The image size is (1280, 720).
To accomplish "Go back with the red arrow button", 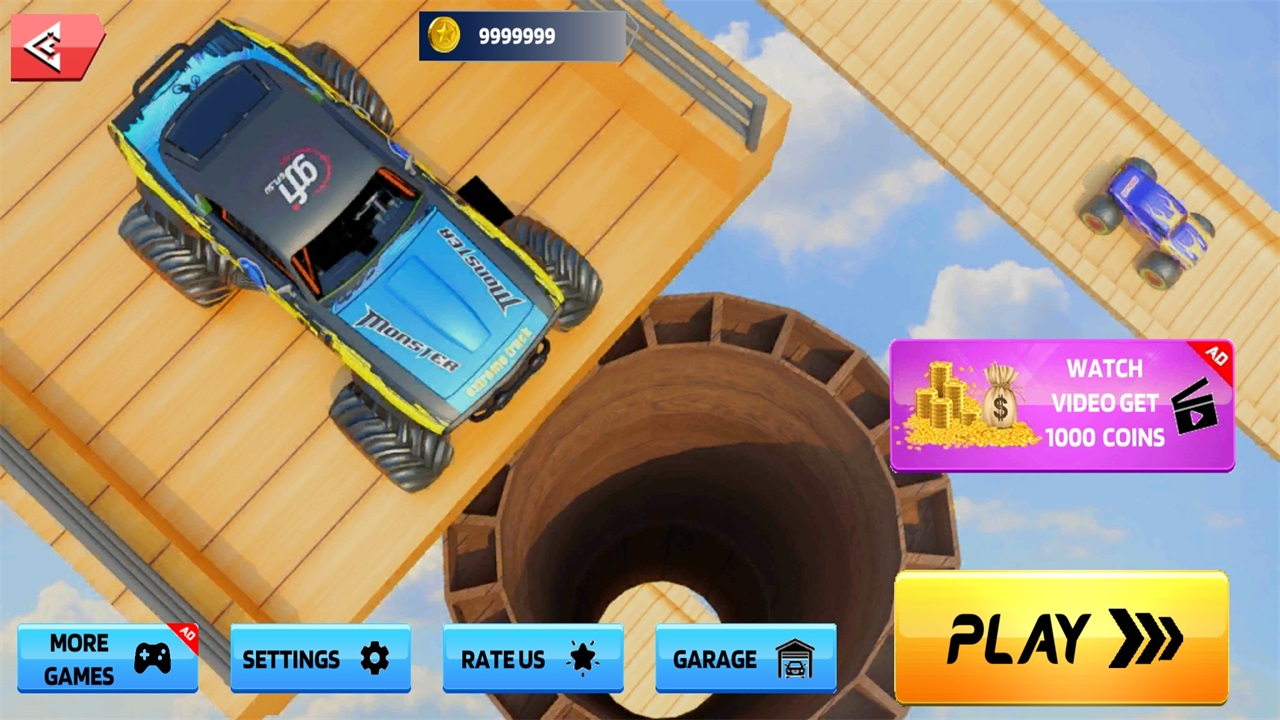I will pyautogui.click(x=56, y=45).
